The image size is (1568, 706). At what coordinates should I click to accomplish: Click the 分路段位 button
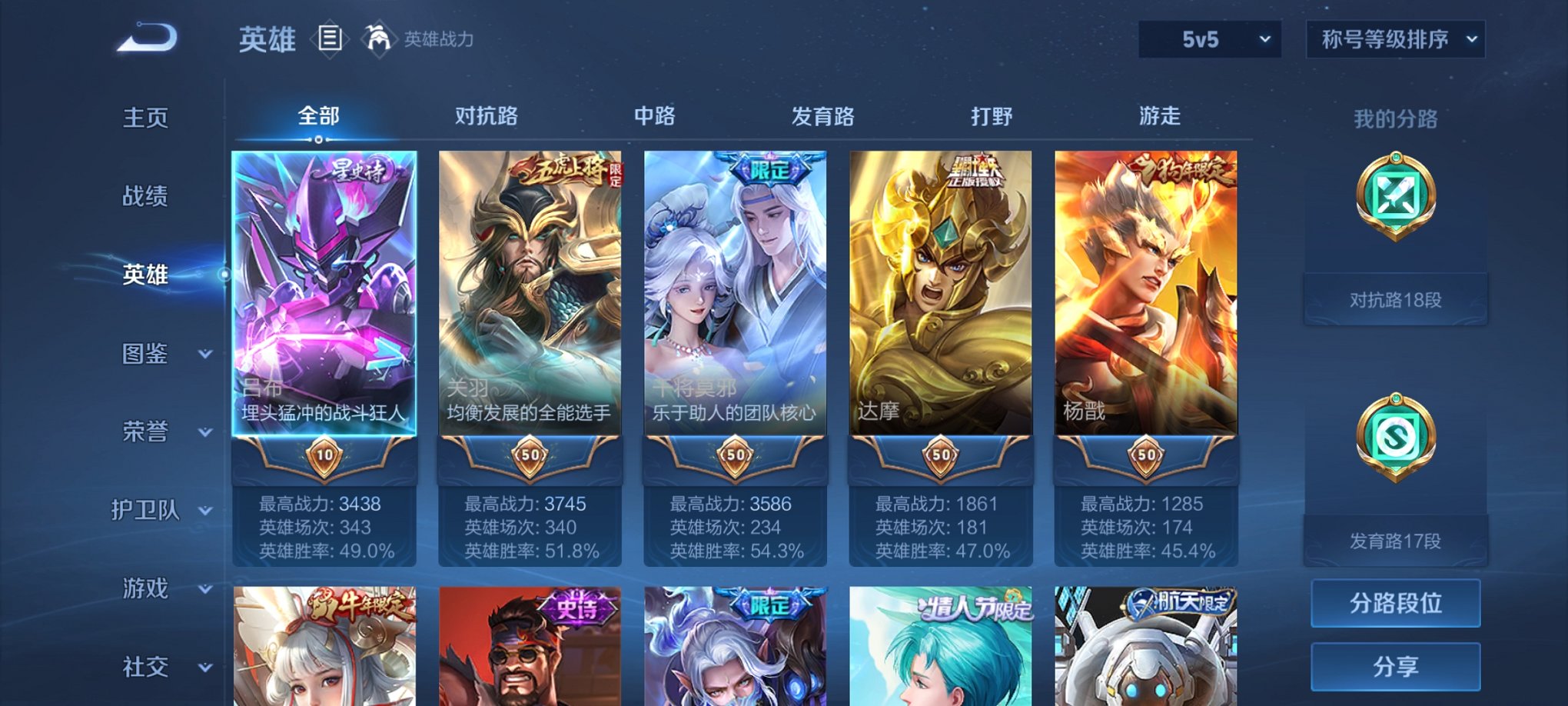point(1395,603)
